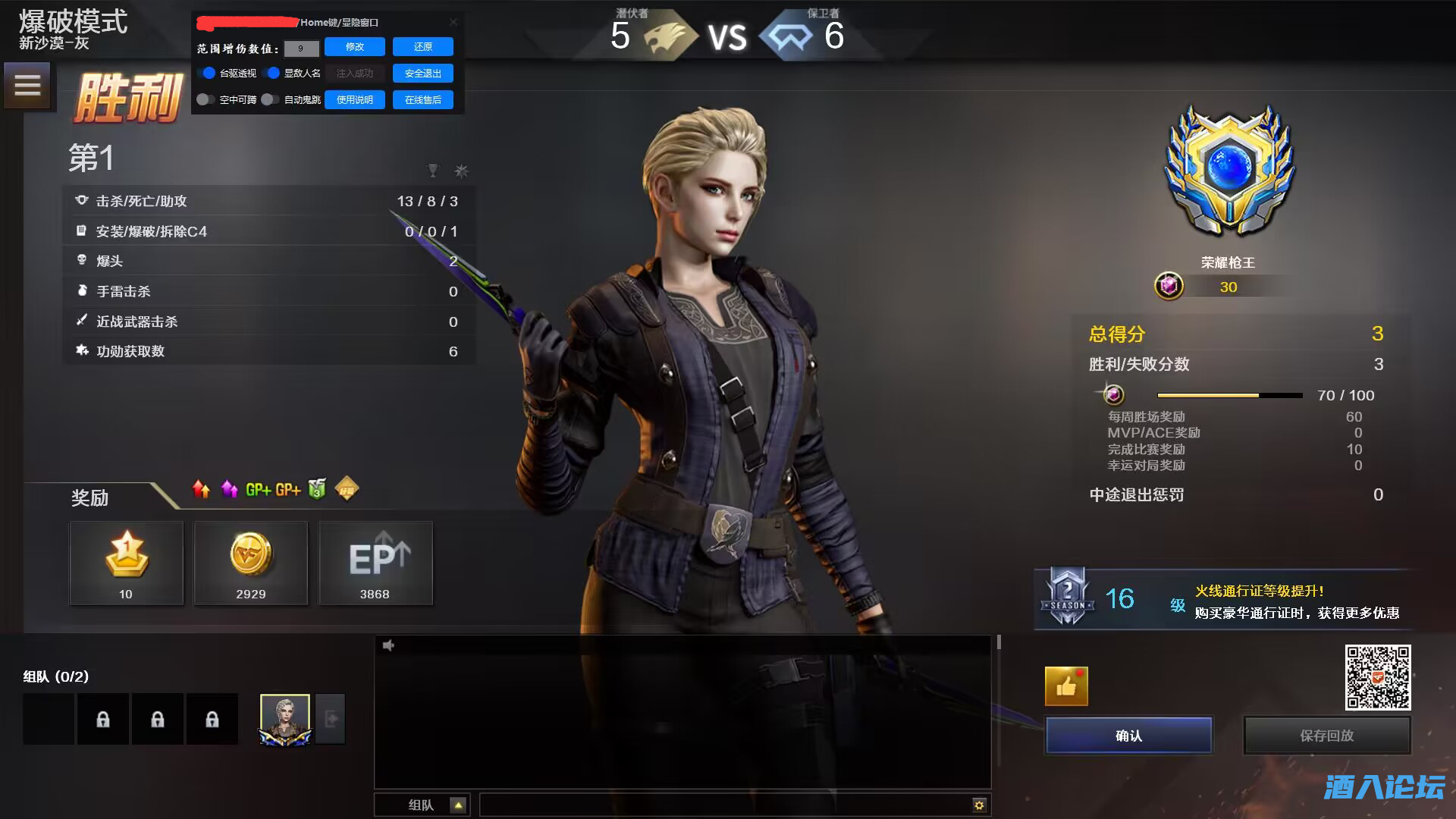Show the trophy stats view
This screenshot has height=819, width=1456.
coord(433,171)
